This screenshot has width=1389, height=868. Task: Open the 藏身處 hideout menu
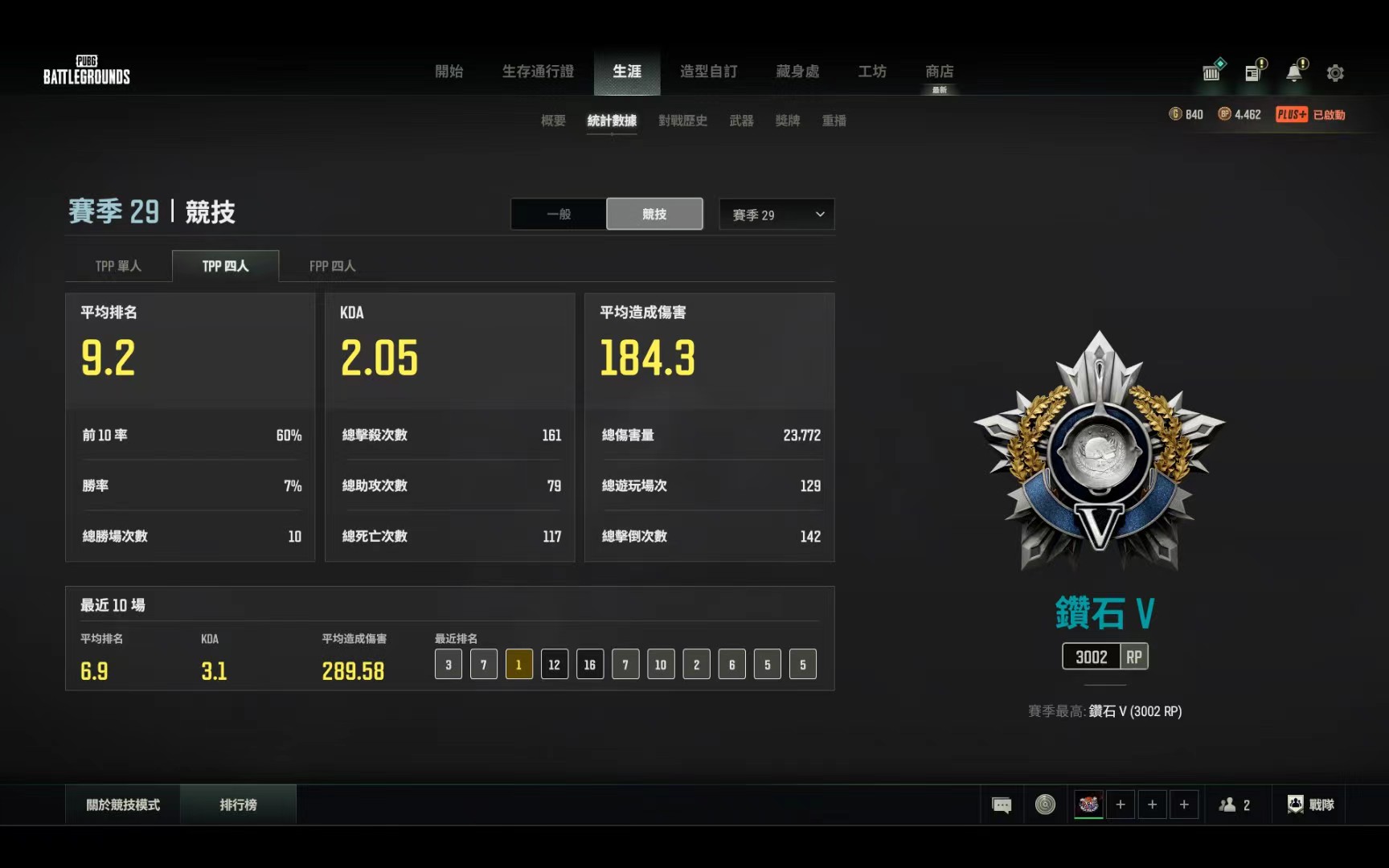coord(797,72)
